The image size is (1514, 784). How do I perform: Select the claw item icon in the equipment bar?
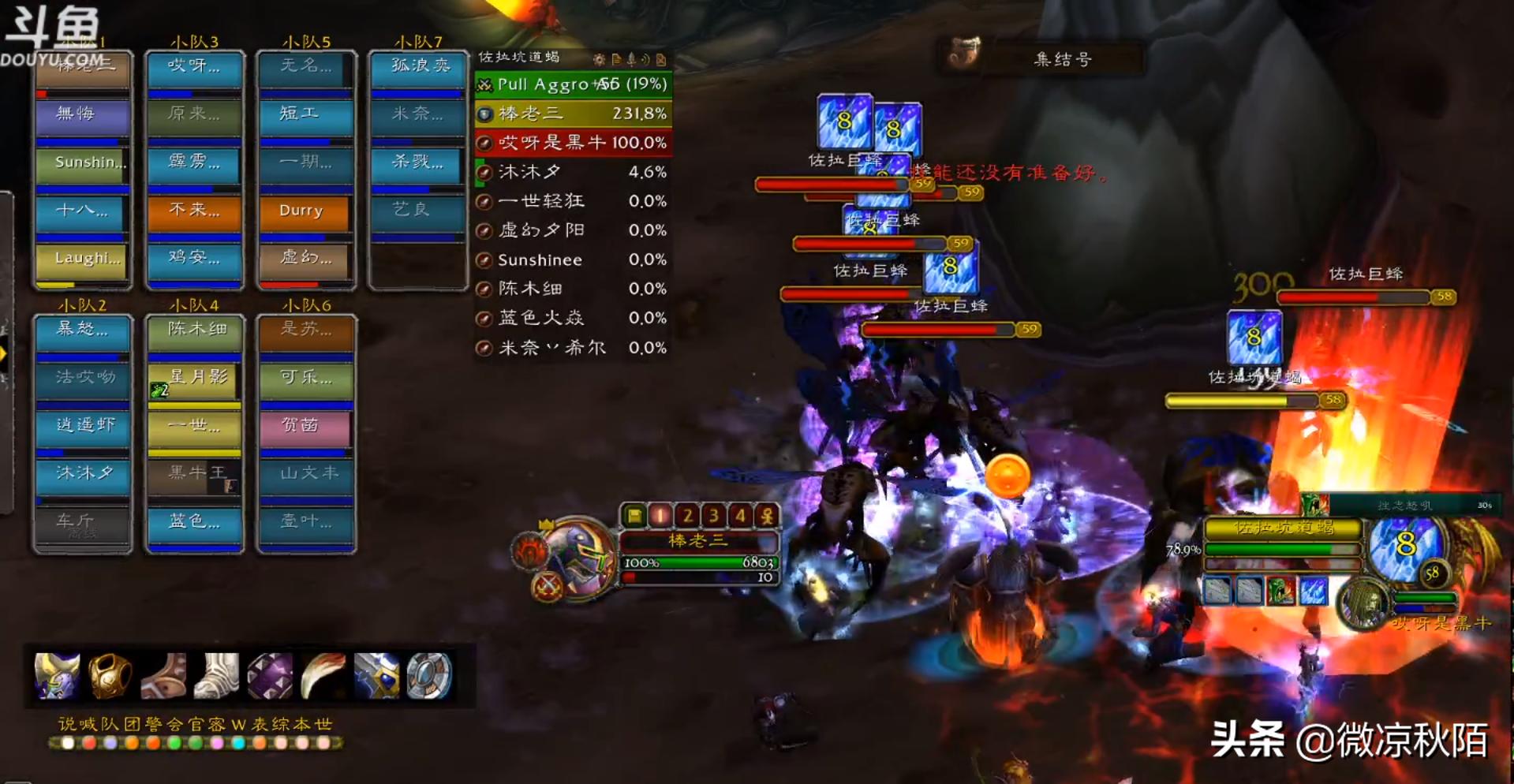[322, 674]
